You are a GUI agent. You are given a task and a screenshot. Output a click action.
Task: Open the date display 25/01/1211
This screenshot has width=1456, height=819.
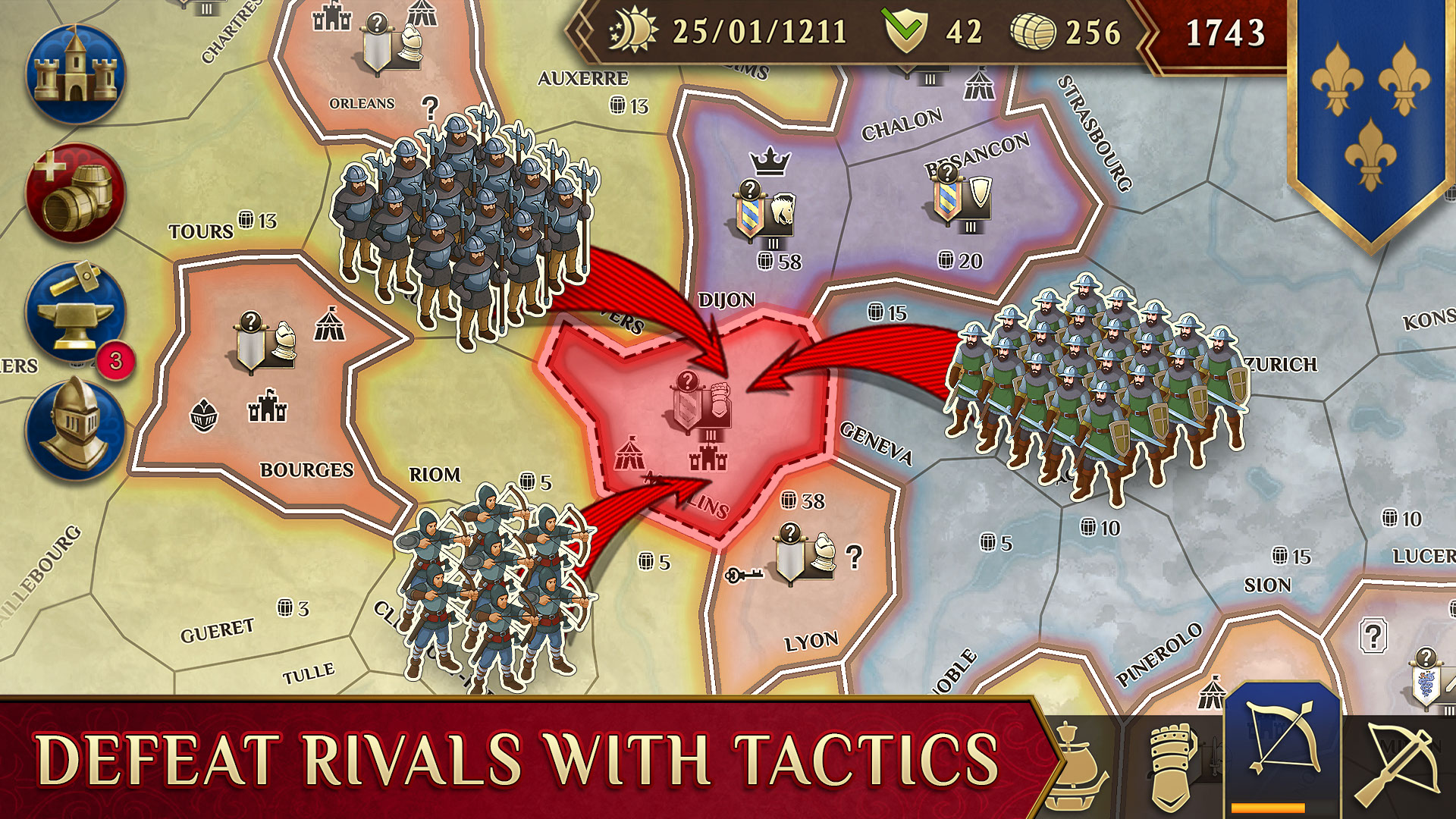click(x=761, y=33)
